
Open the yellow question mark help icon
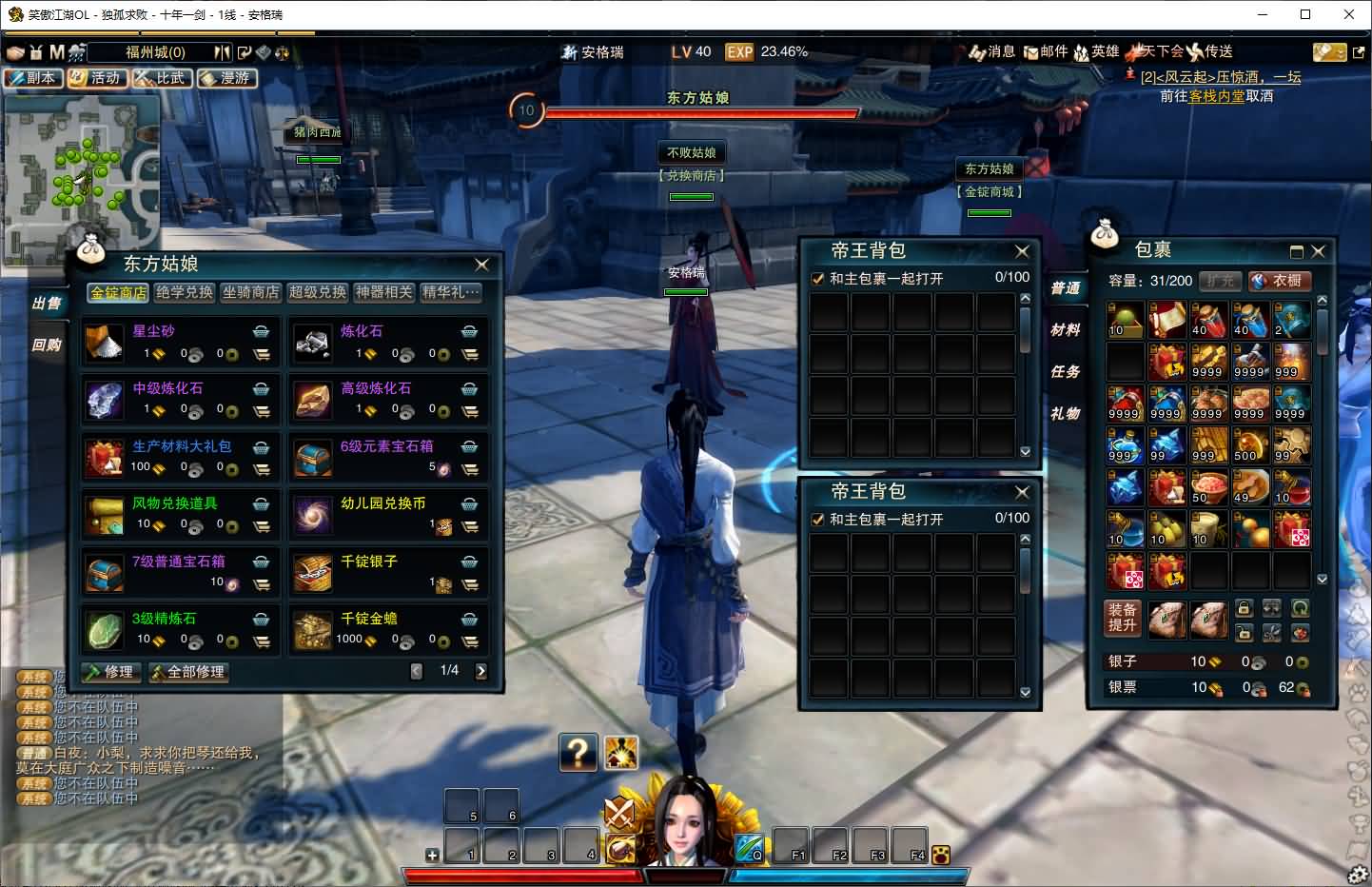[x=578, y=753]
